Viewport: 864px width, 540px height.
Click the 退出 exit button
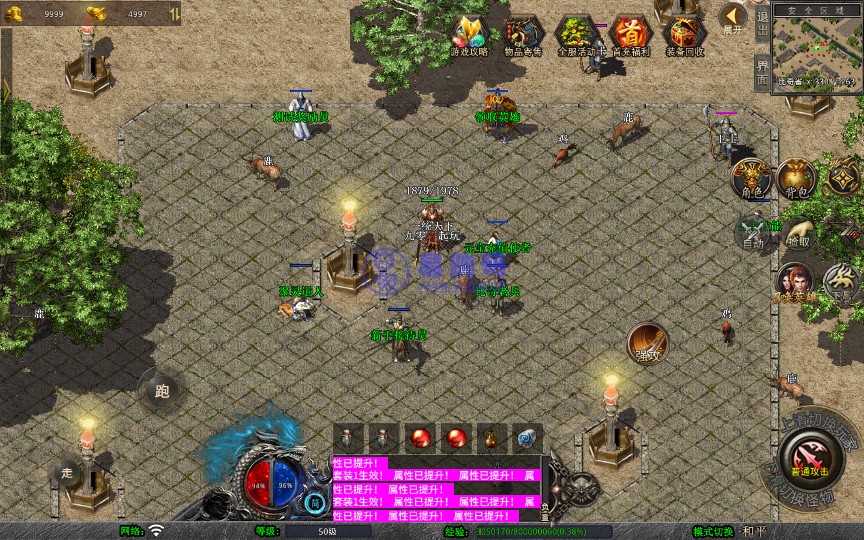coord(762,22)
